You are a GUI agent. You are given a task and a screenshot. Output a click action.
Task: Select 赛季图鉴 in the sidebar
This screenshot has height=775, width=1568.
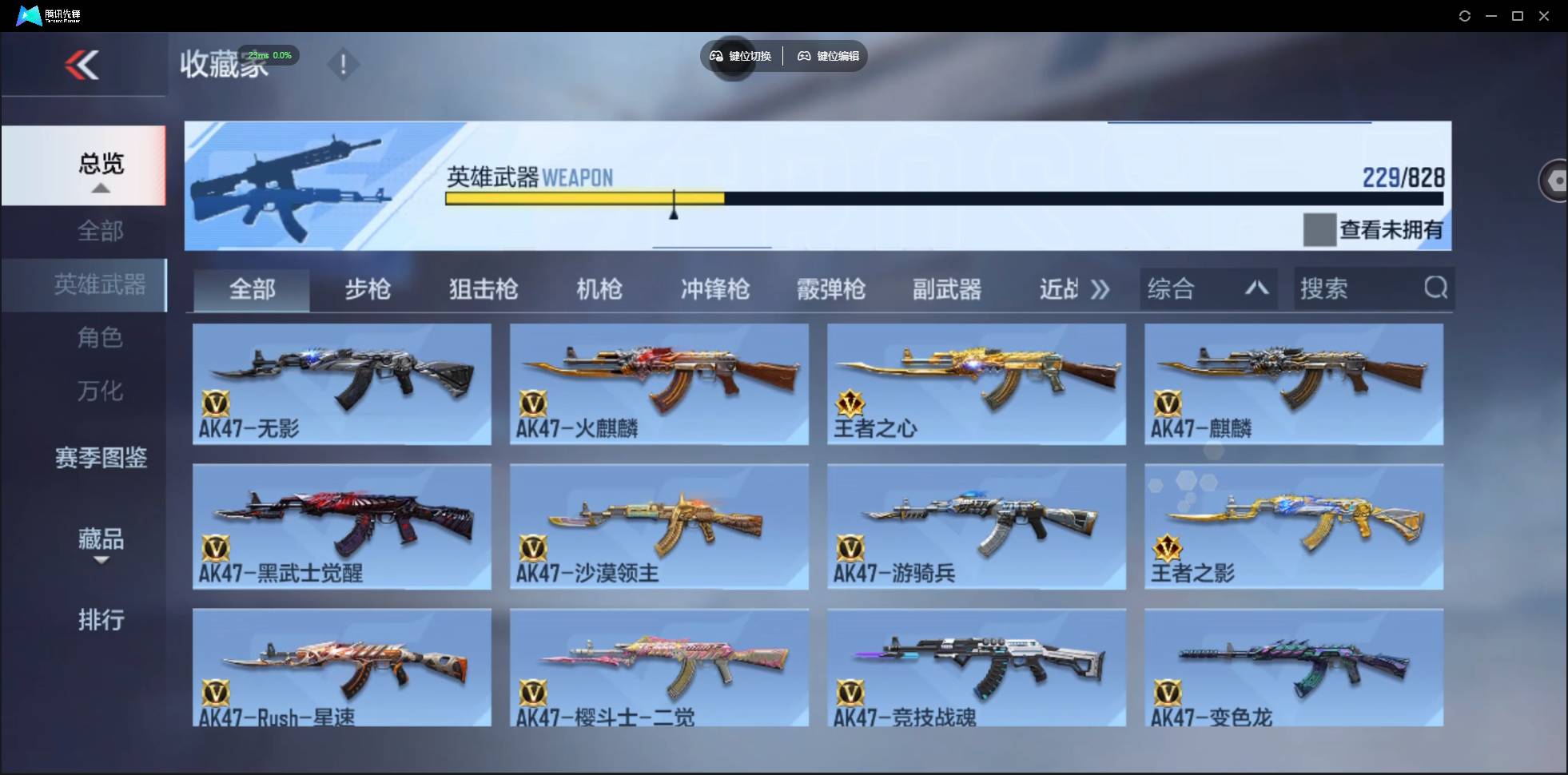[x=101, y=458]
